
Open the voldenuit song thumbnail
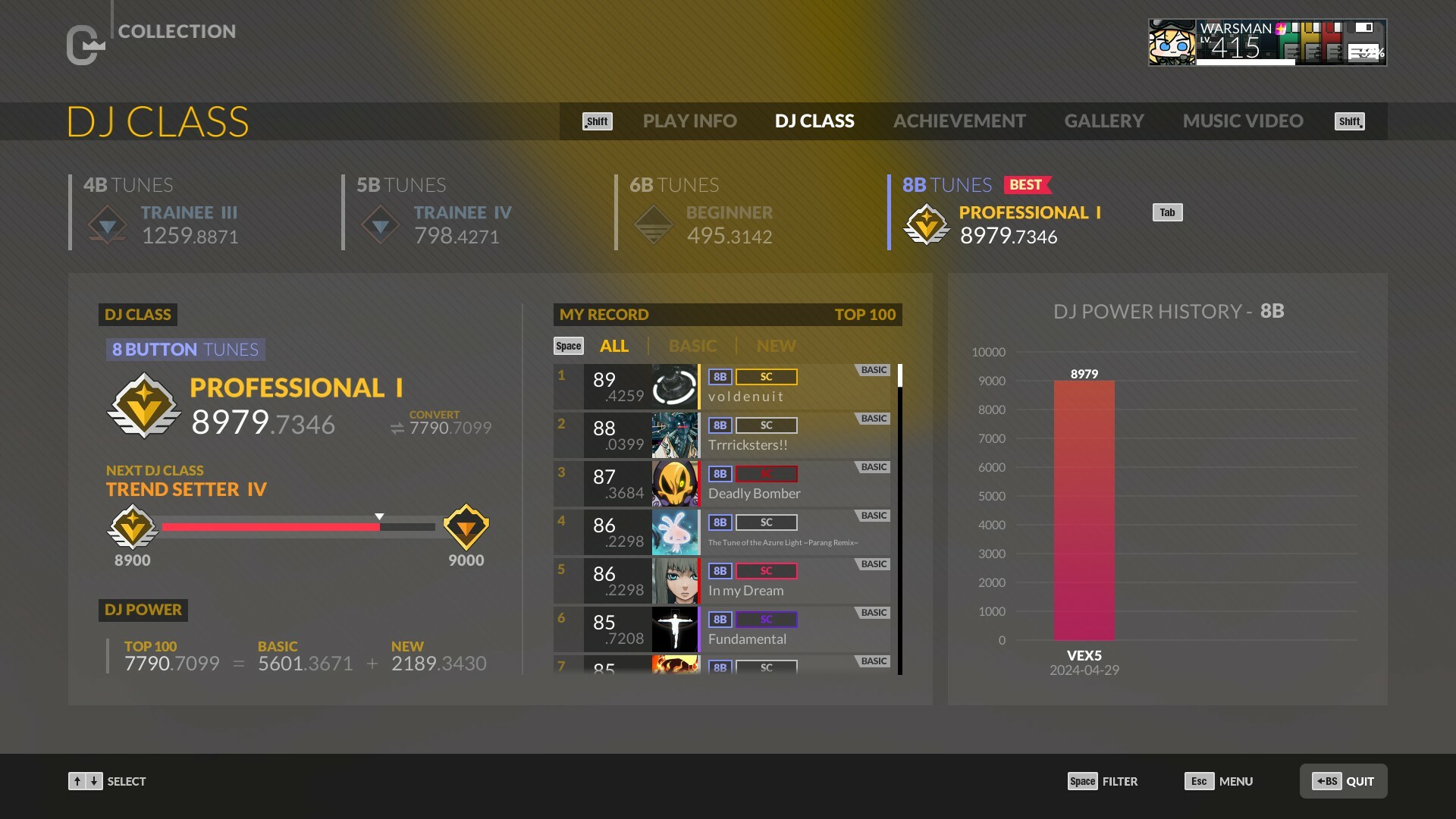[674, 387]
